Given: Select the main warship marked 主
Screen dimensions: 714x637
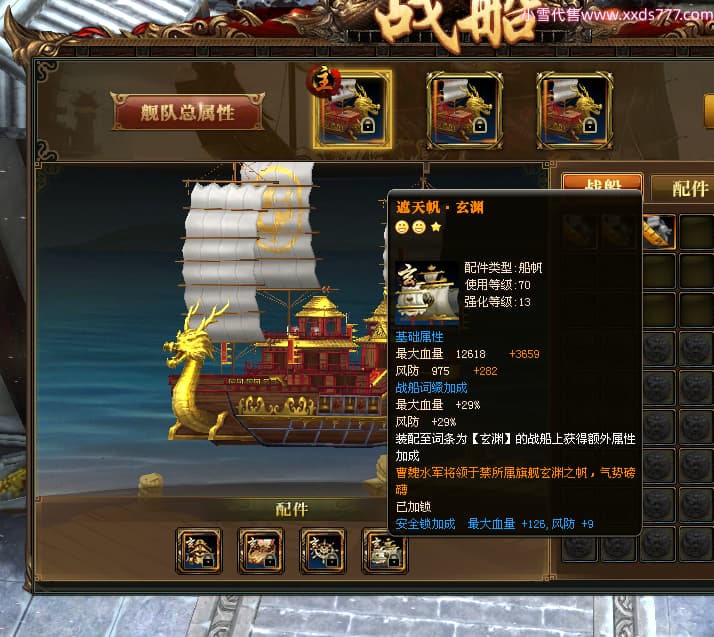Looking at the screenshot, I should point(353,108).
